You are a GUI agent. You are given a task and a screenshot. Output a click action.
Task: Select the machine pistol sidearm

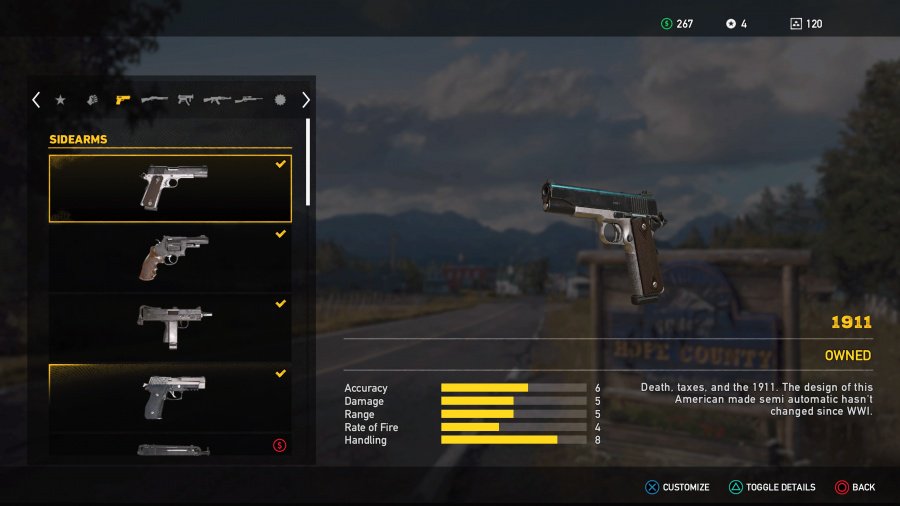170,325
